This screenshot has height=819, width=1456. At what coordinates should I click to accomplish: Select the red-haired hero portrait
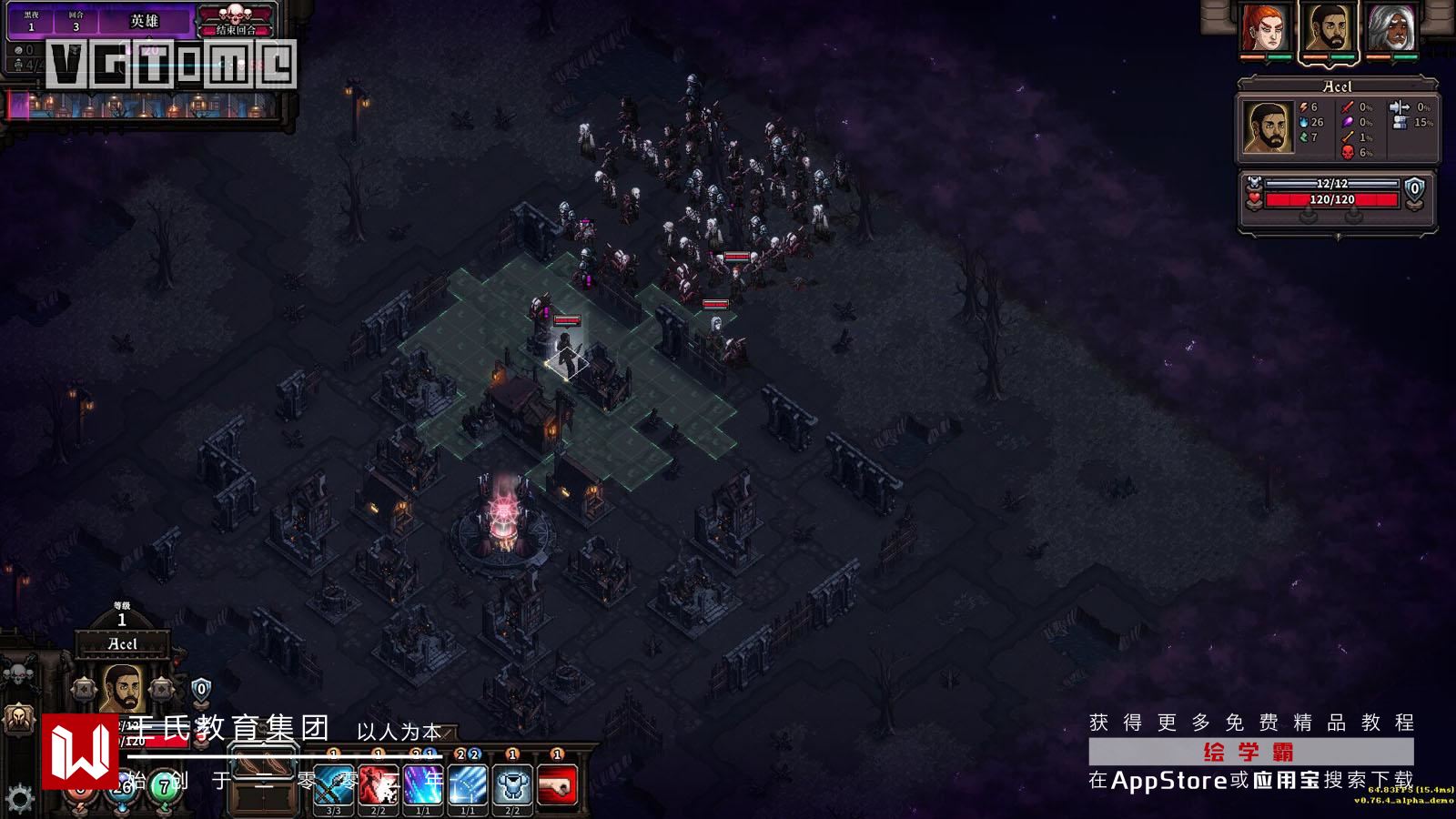point(1265,30)
